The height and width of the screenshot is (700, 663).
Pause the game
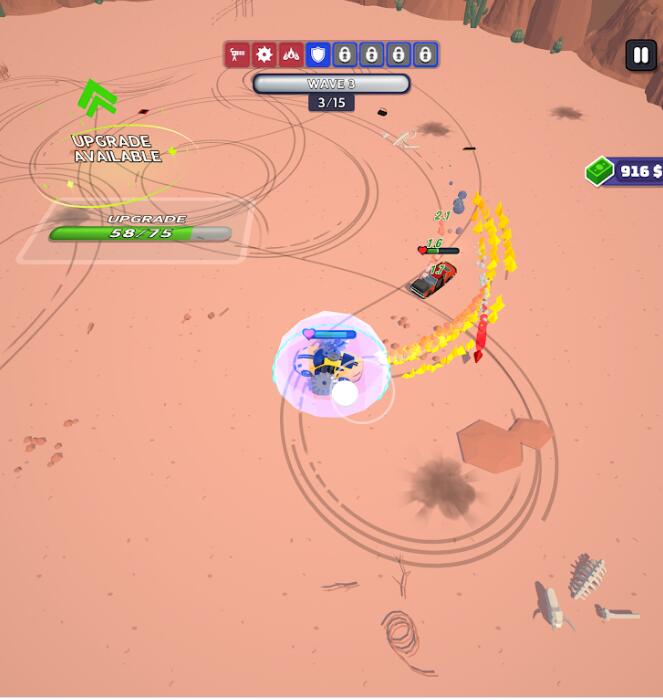point(640,55)
